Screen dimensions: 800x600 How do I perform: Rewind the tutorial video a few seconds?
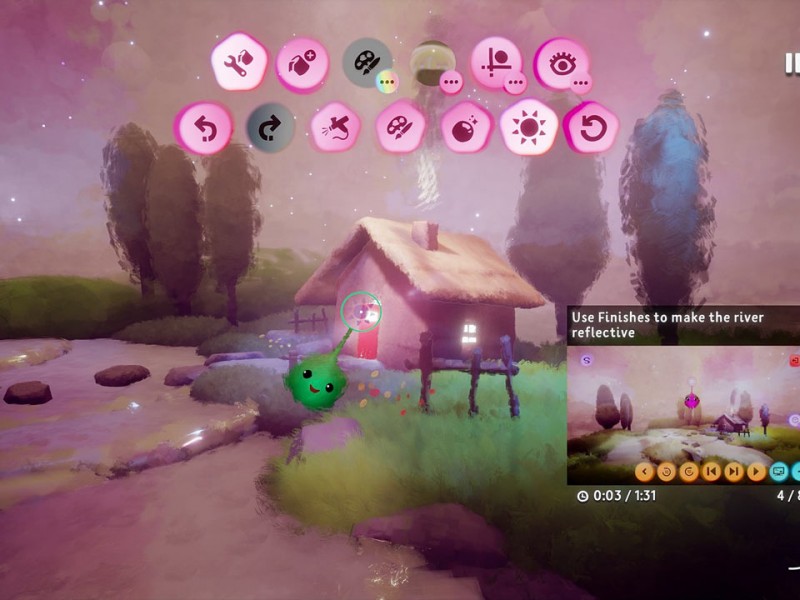[667, 472]
